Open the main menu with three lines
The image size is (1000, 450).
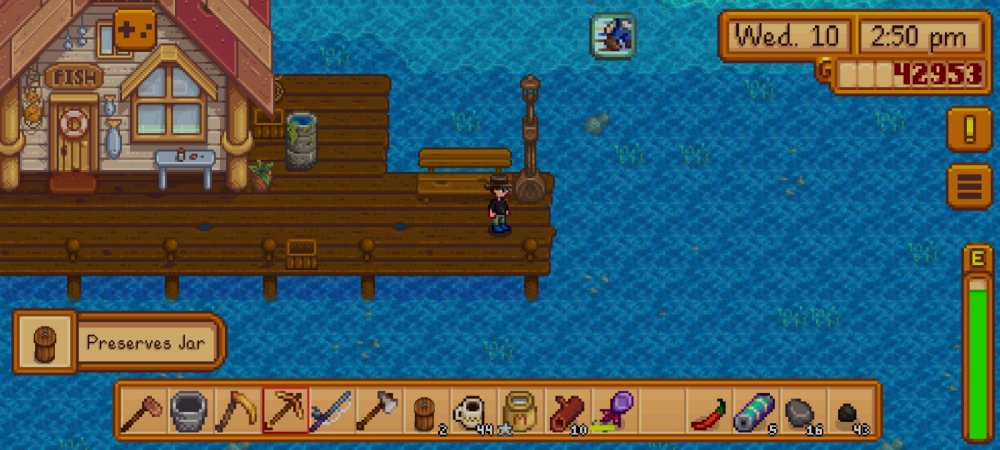coord(968,186)
